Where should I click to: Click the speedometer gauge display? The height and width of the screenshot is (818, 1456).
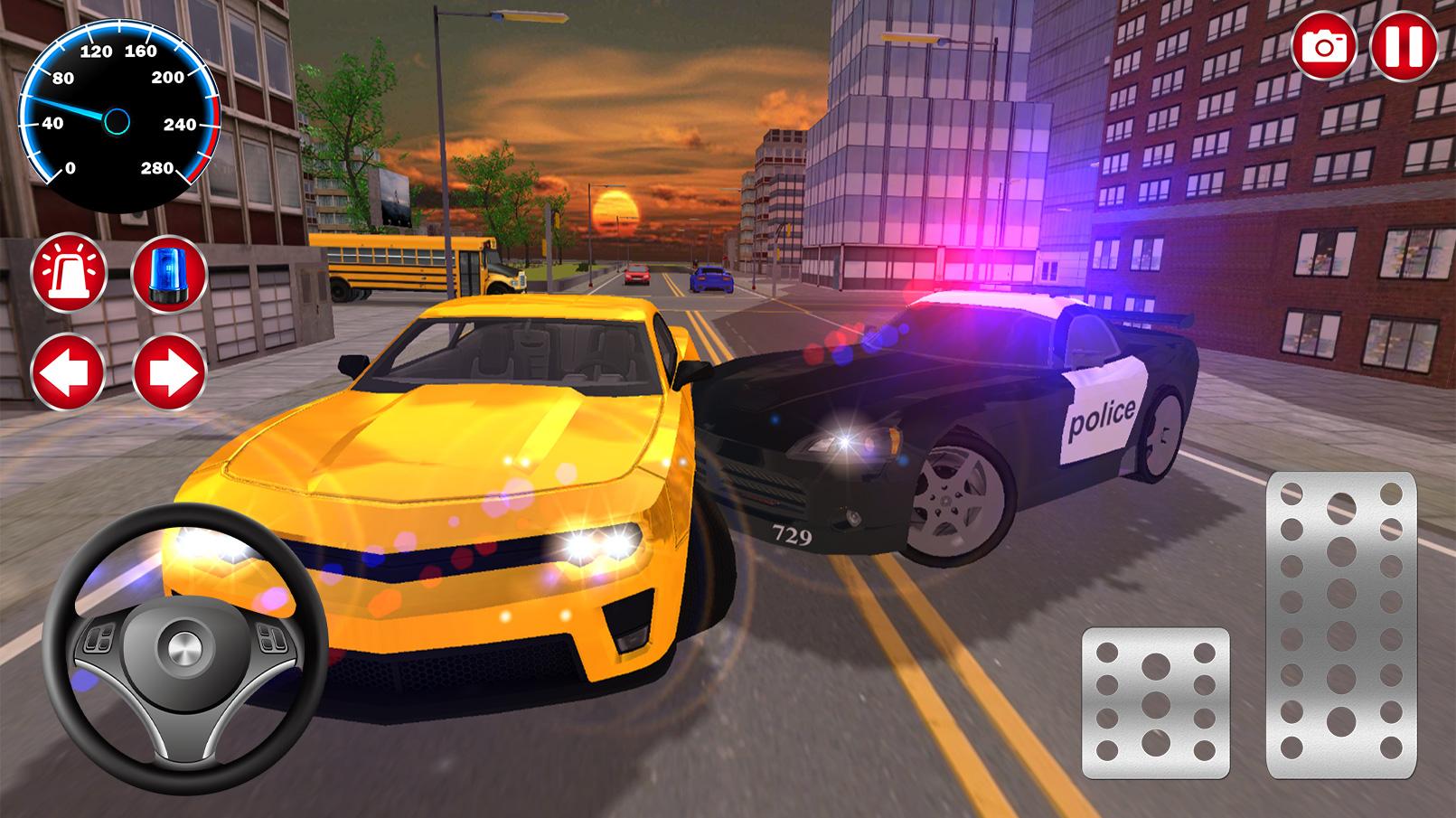[117, 116]
